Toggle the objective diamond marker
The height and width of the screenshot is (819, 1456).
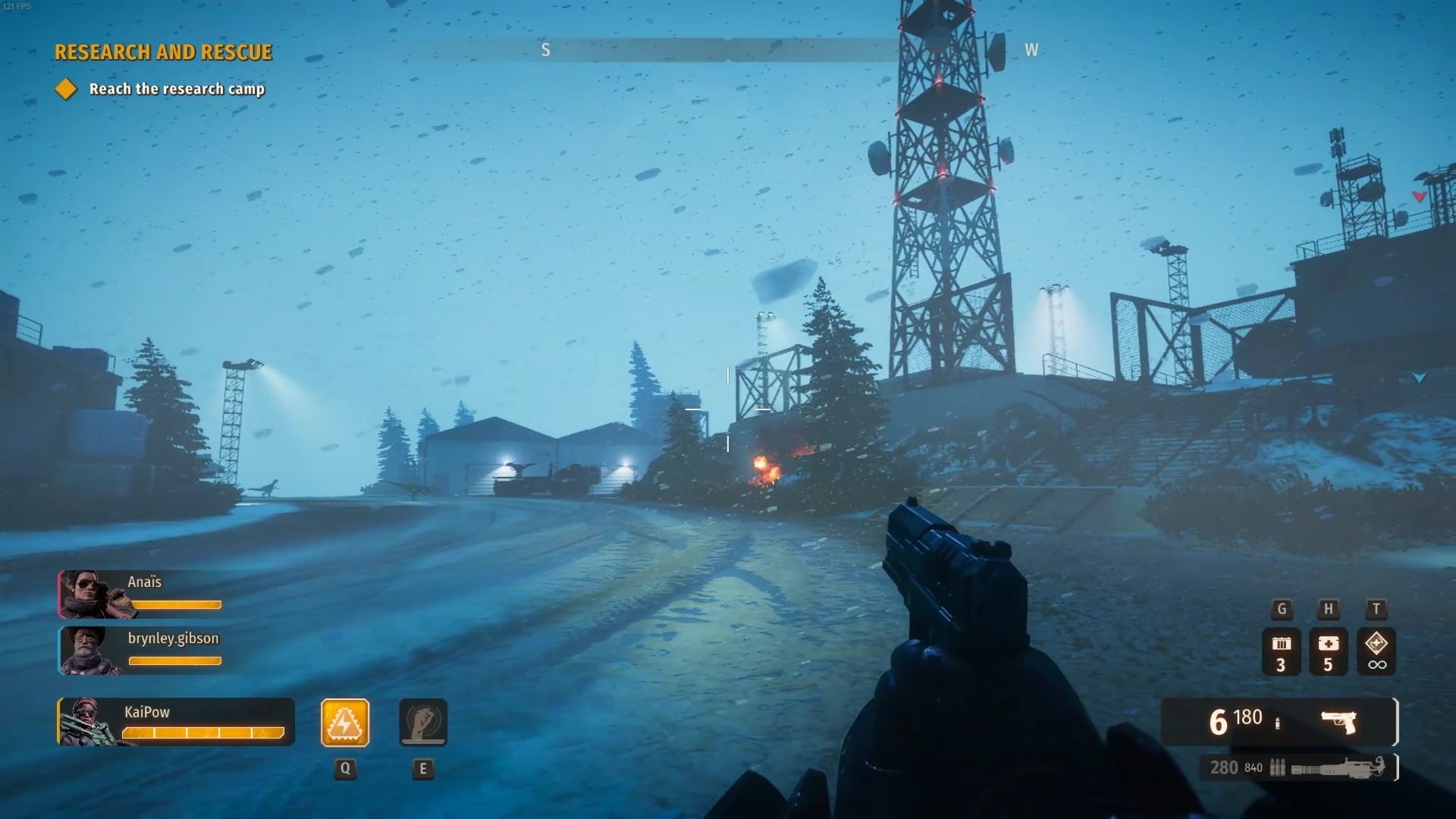click(x=66, y=89)
